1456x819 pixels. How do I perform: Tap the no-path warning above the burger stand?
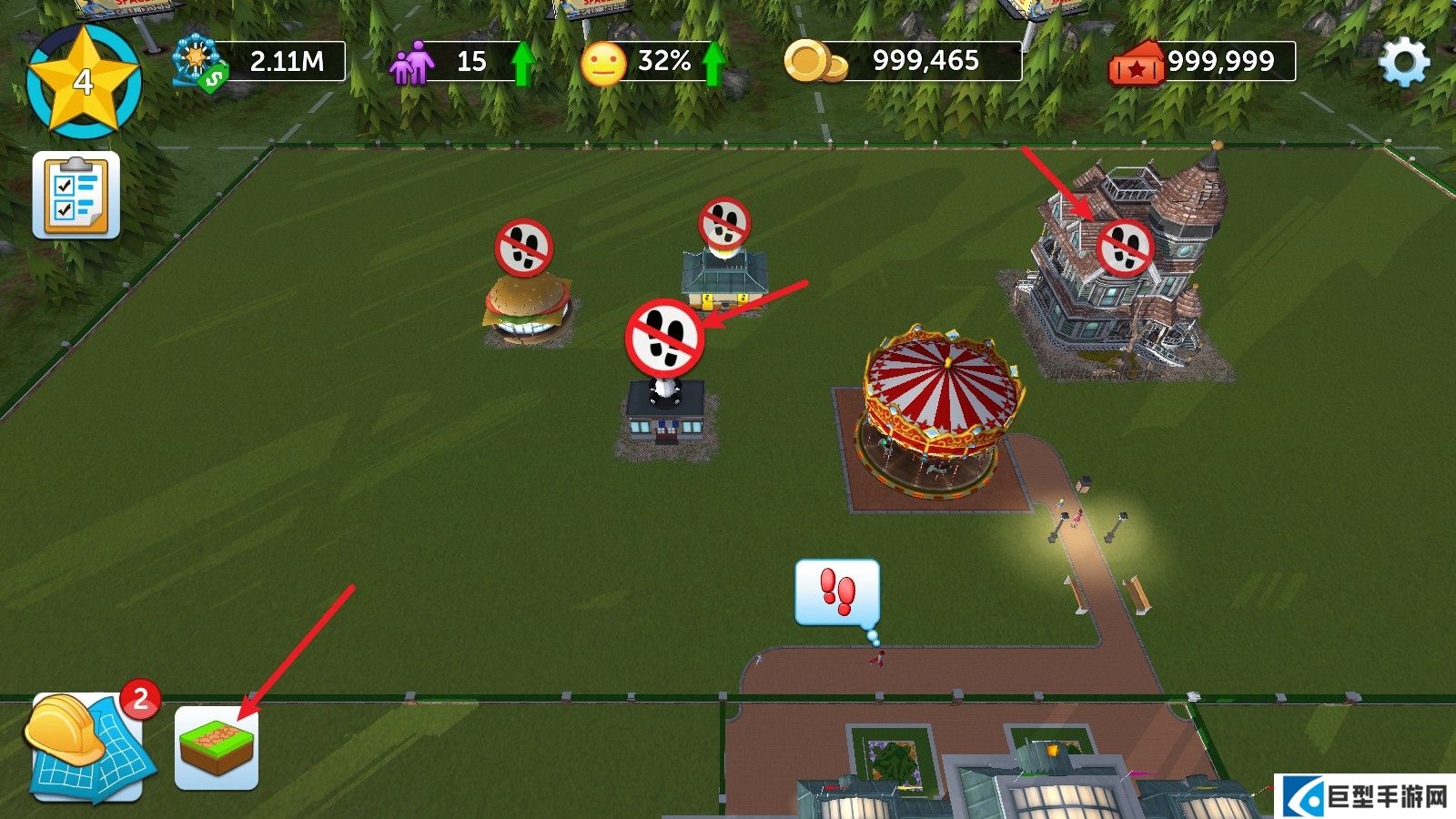click(x=524, y=248)
